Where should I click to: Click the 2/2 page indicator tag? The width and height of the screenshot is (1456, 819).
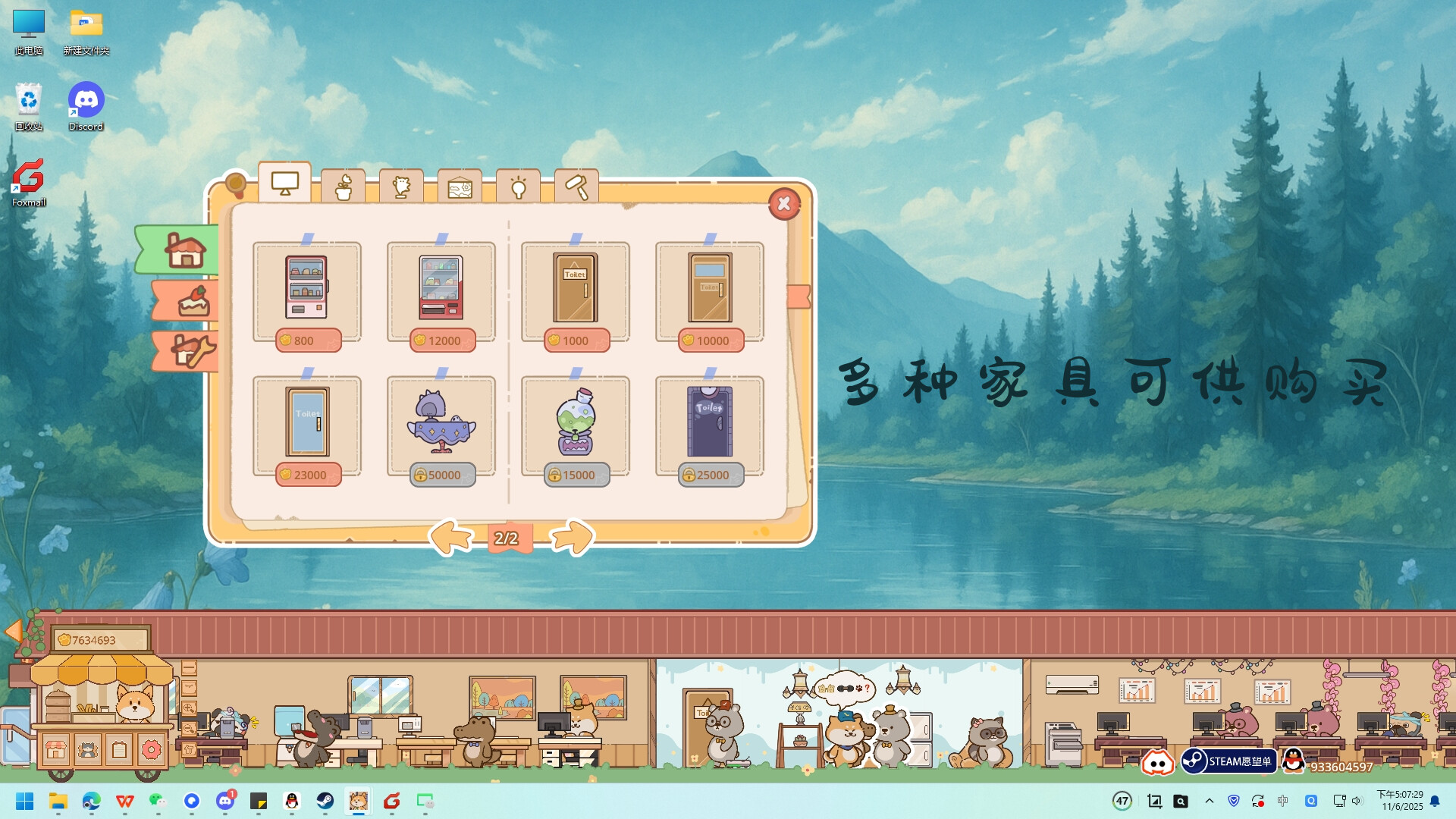(507, 538)
